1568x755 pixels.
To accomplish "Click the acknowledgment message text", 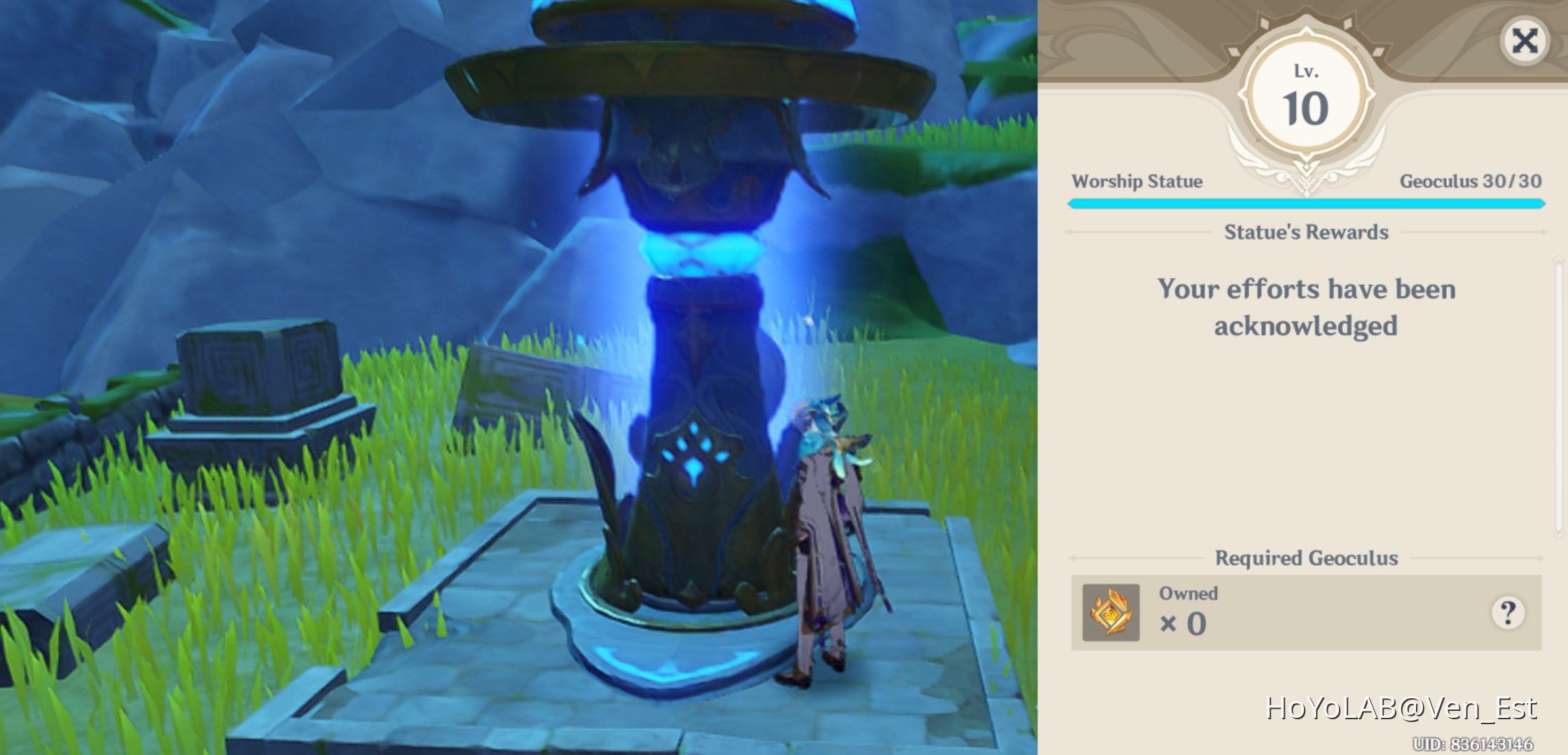I will click(x=1307, y=307).
